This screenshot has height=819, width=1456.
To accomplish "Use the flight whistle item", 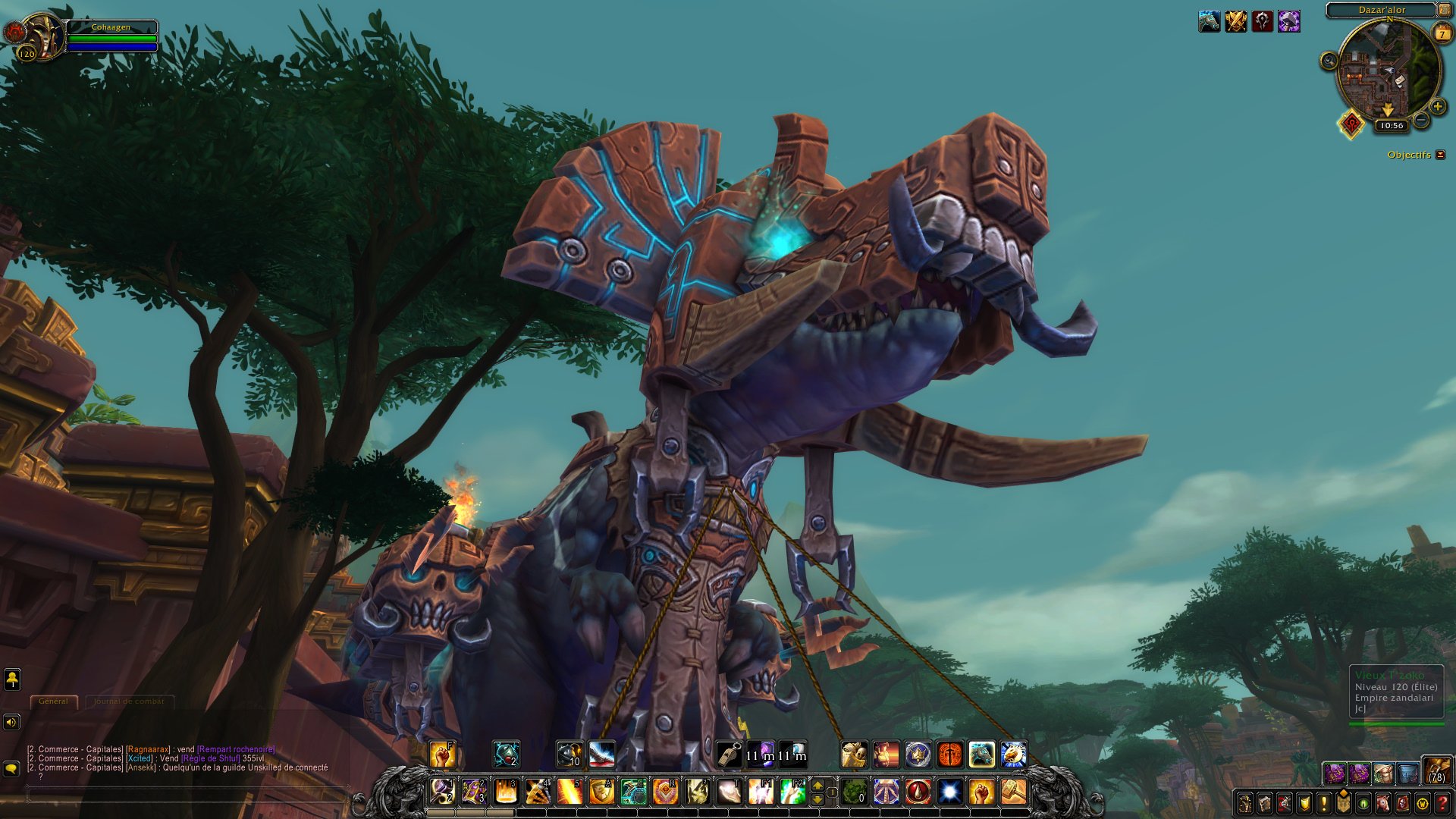I will [x=729, y=755].
